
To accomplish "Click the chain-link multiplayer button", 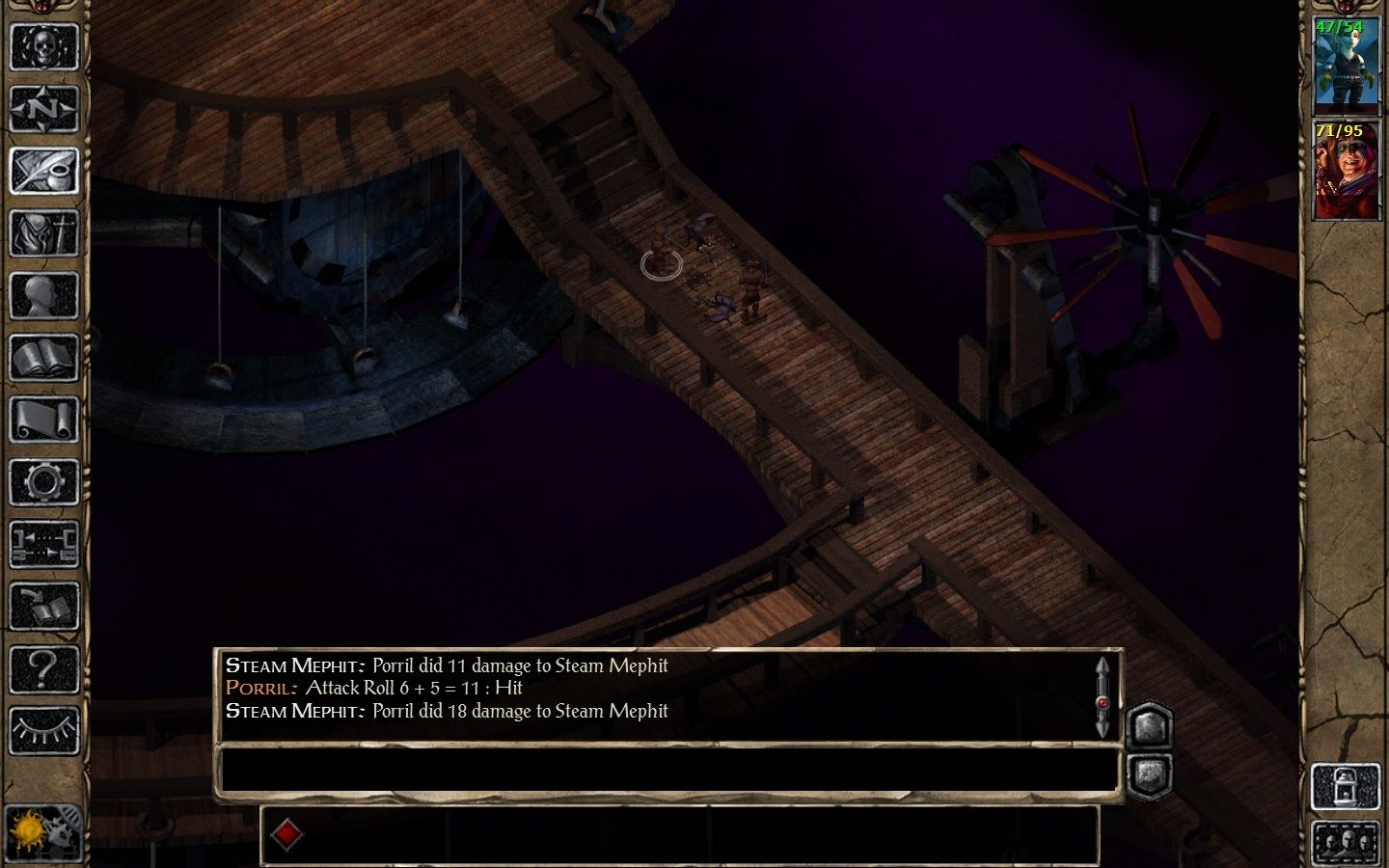I will point(43,544).
